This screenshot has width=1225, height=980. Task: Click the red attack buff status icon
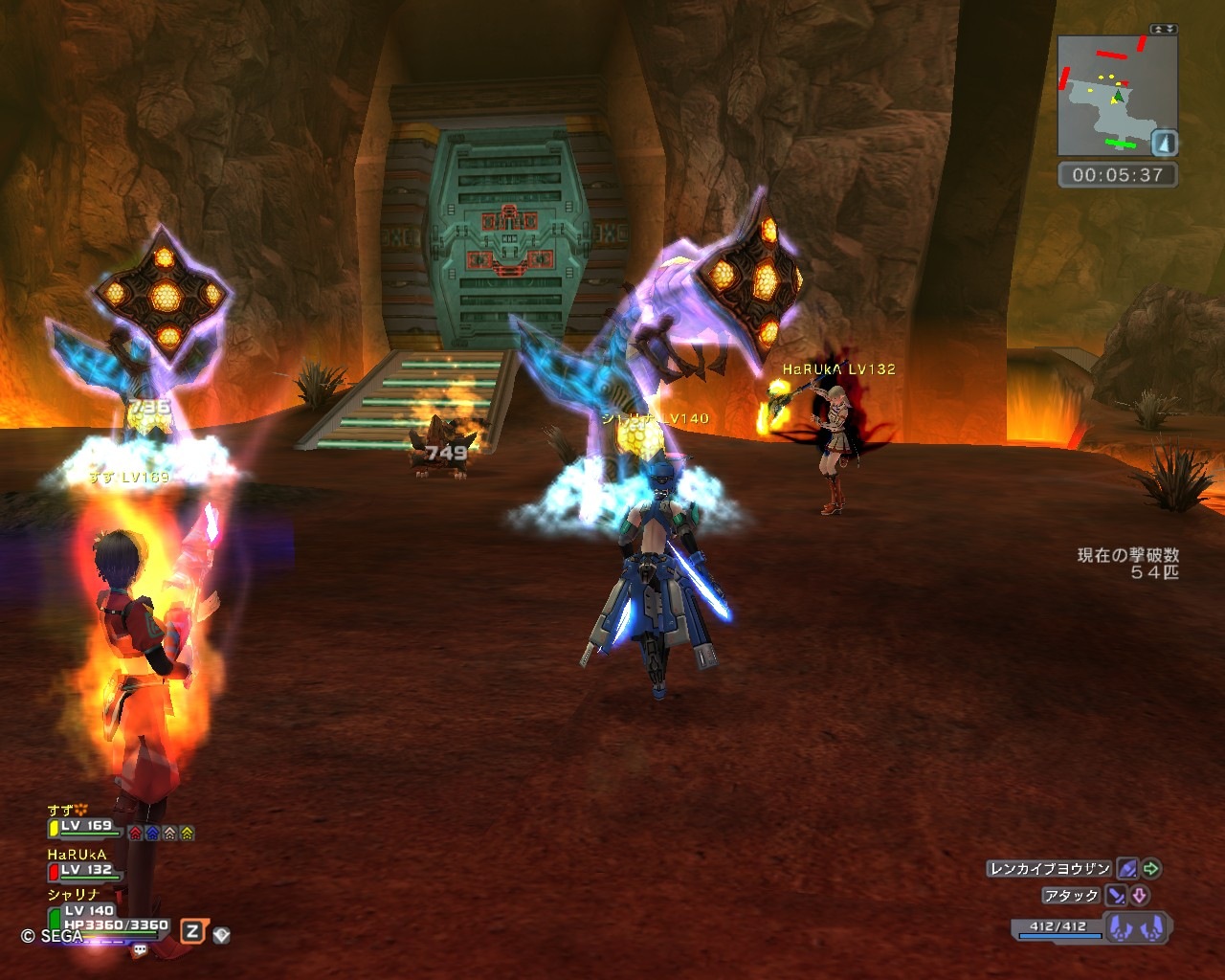136,833
